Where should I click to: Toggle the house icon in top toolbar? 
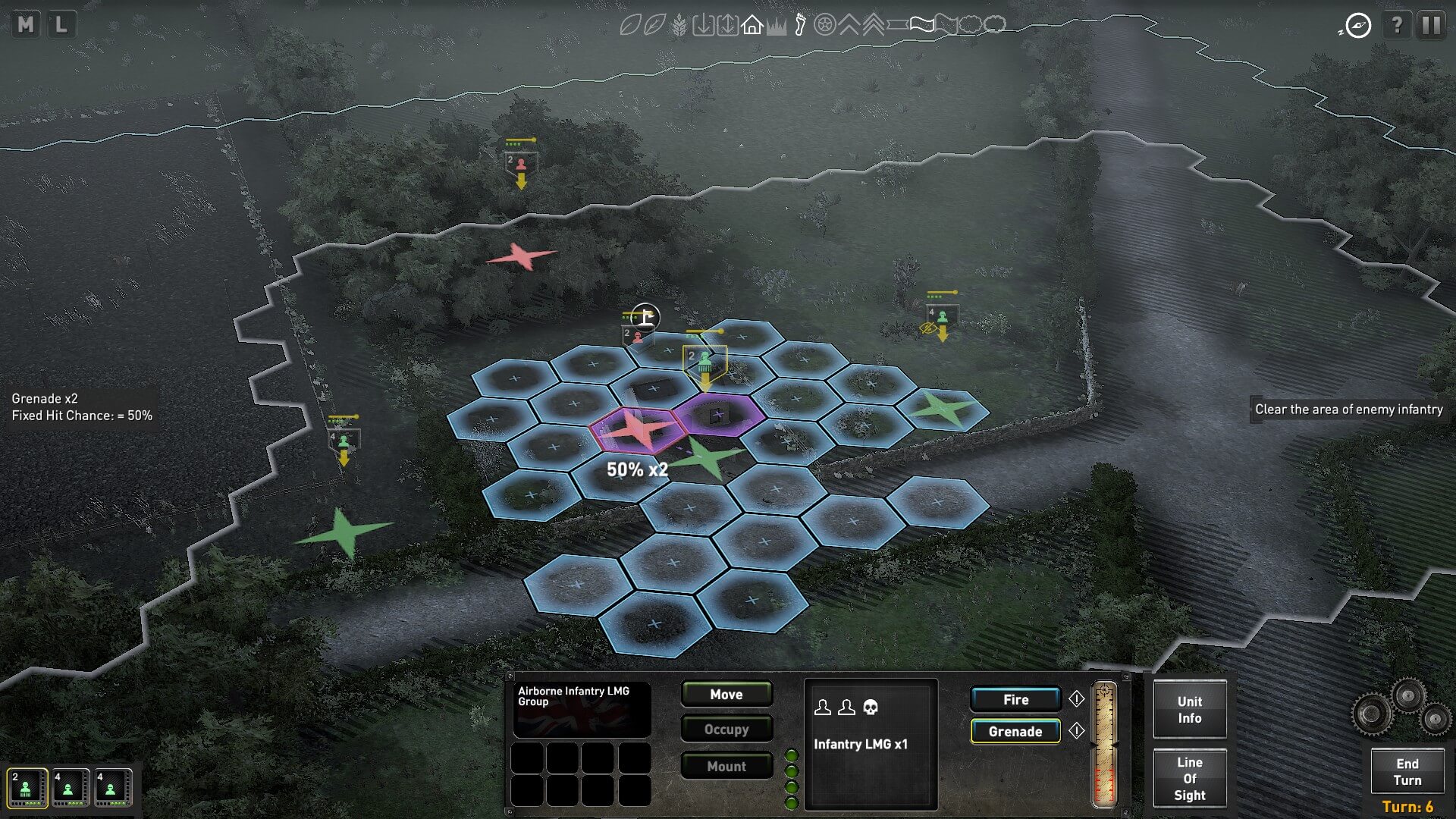752,26
